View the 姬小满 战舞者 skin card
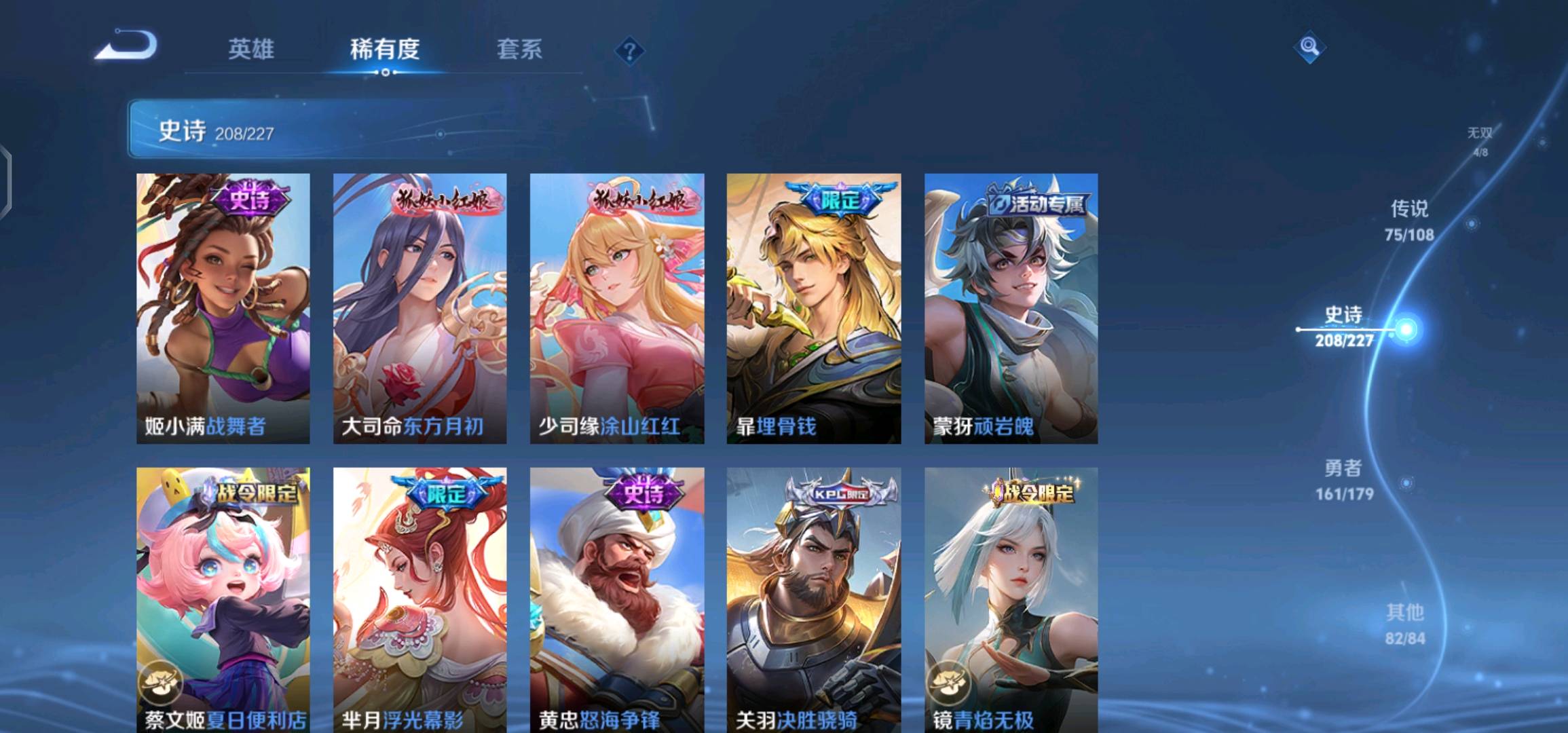Screen dimensions: 1568x733 click(223, 309)
